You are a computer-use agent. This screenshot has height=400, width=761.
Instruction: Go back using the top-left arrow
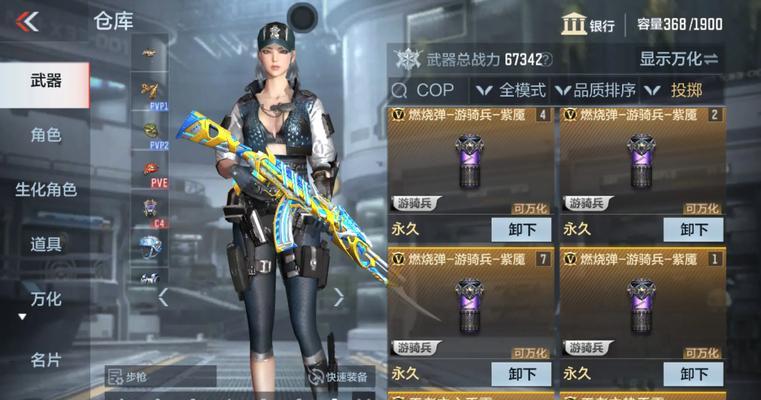[x=27, y=21]
